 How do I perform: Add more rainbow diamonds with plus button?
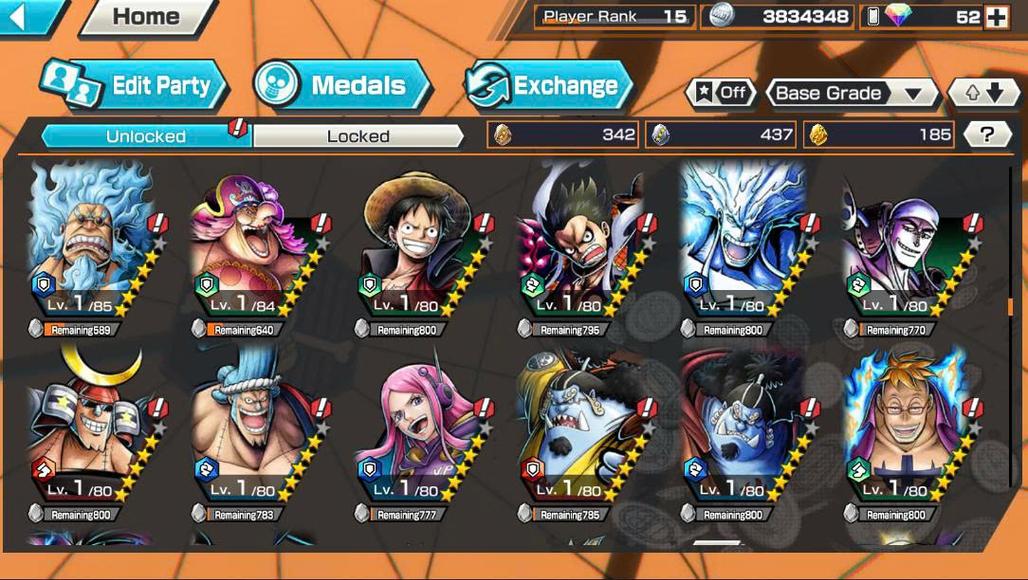(x=997, y=17)
